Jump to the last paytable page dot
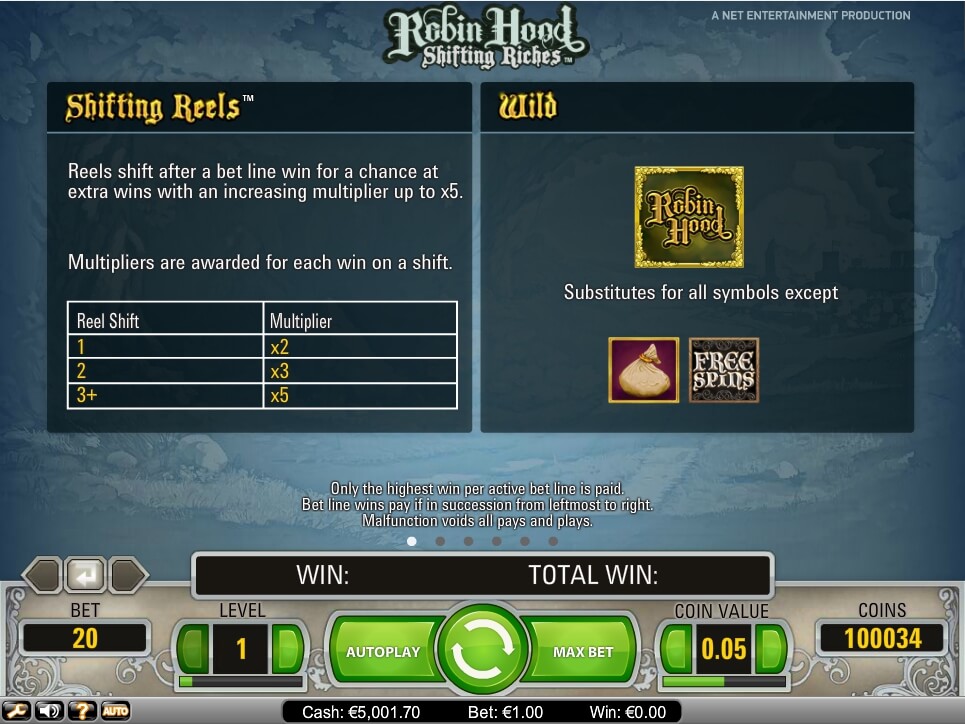The image size is (965, 724). click(x=553, y=541)
